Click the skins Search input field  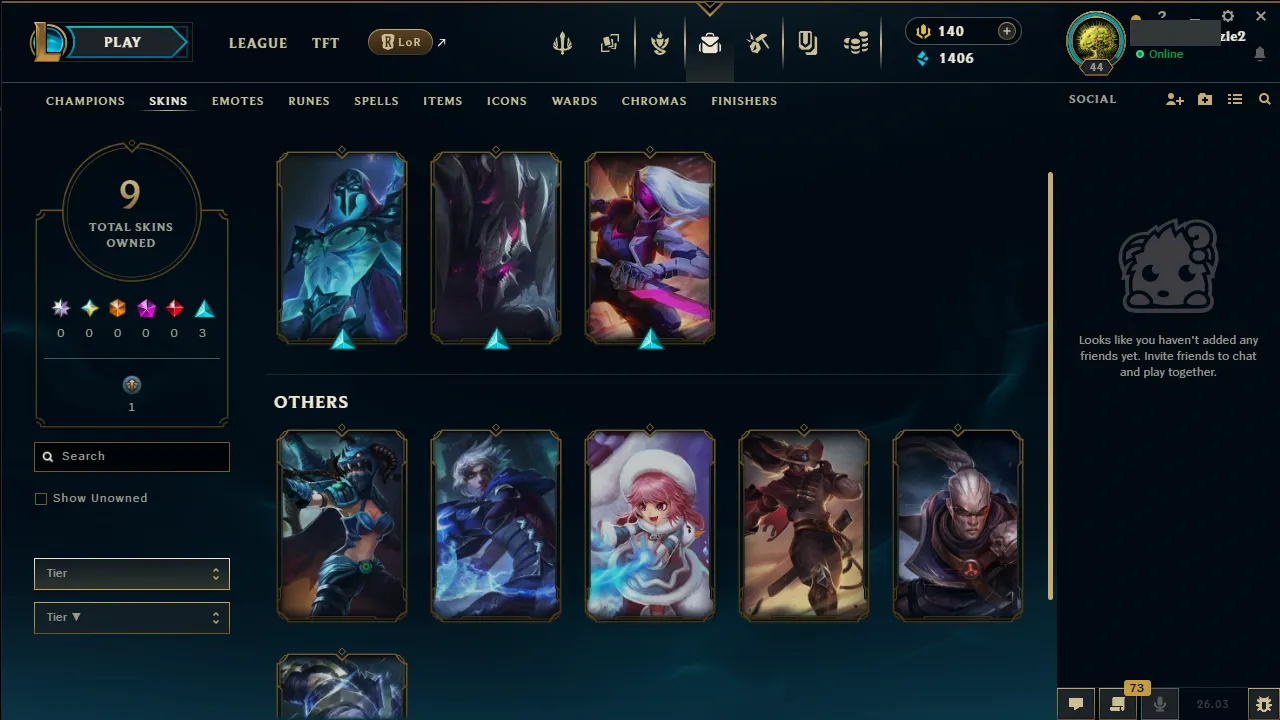(x=131, y=457)
